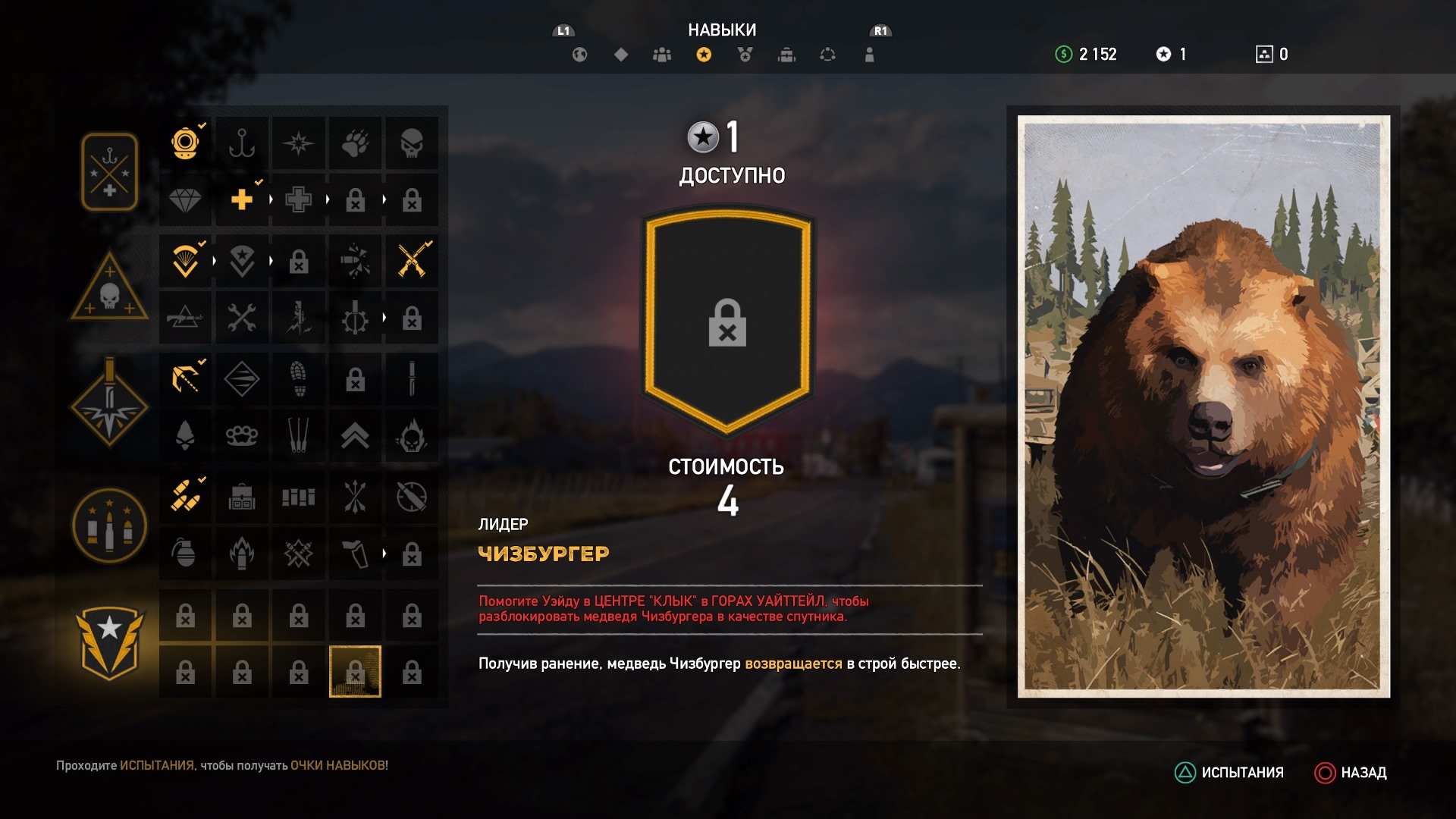Screen dimensions: 1456x819
Task: Click the grappling hook fishing skill icon
Action: [x=242, y=143]
